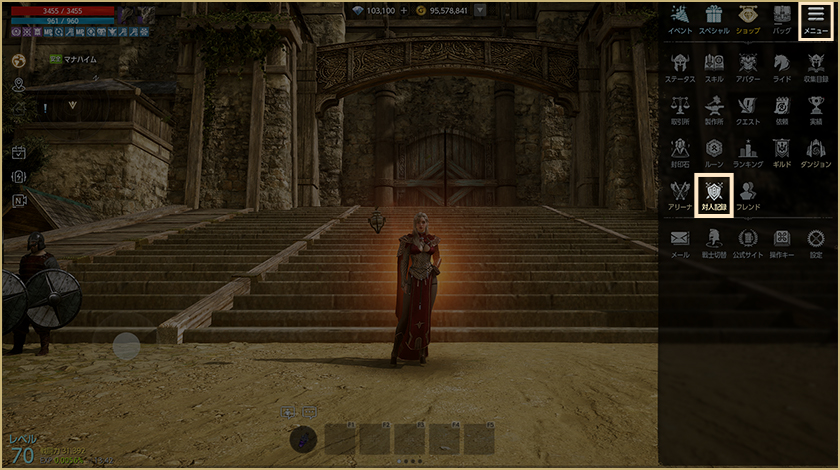Image resolution: width=840 pixels, height=470 pixels.
Task: Open the クエスト quest list
Action: (x=748, y=110)
